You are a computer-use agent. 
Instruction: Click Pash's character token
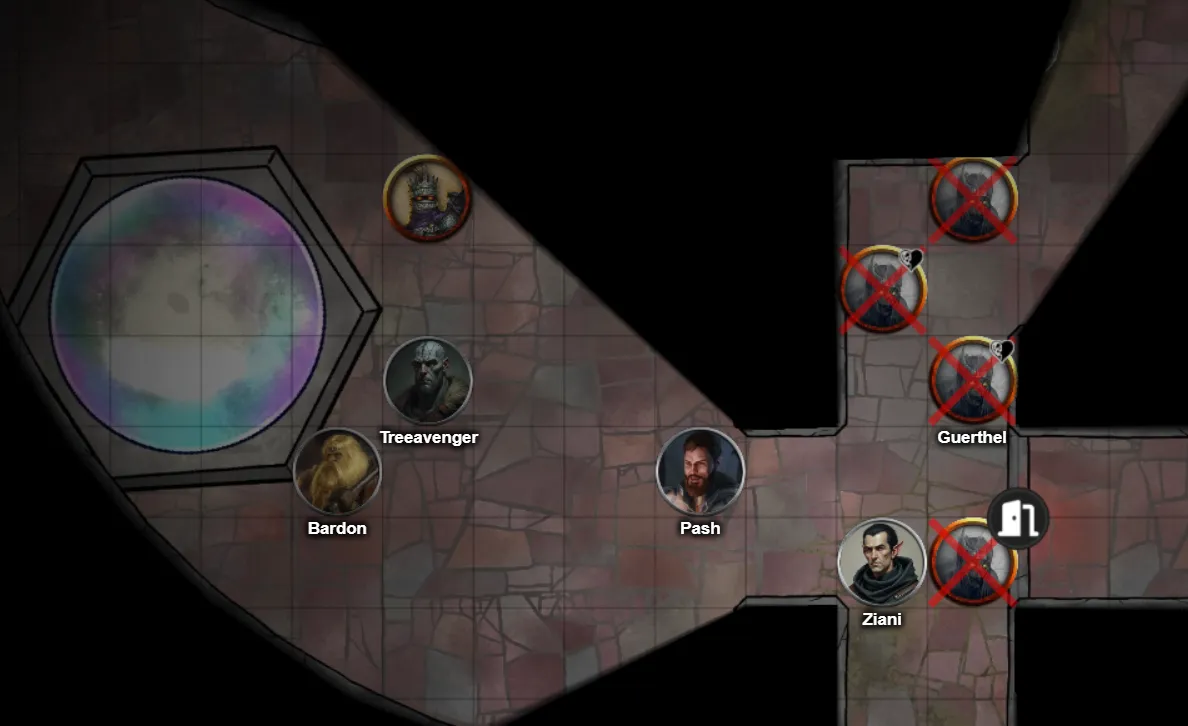(x=700, y=471)
